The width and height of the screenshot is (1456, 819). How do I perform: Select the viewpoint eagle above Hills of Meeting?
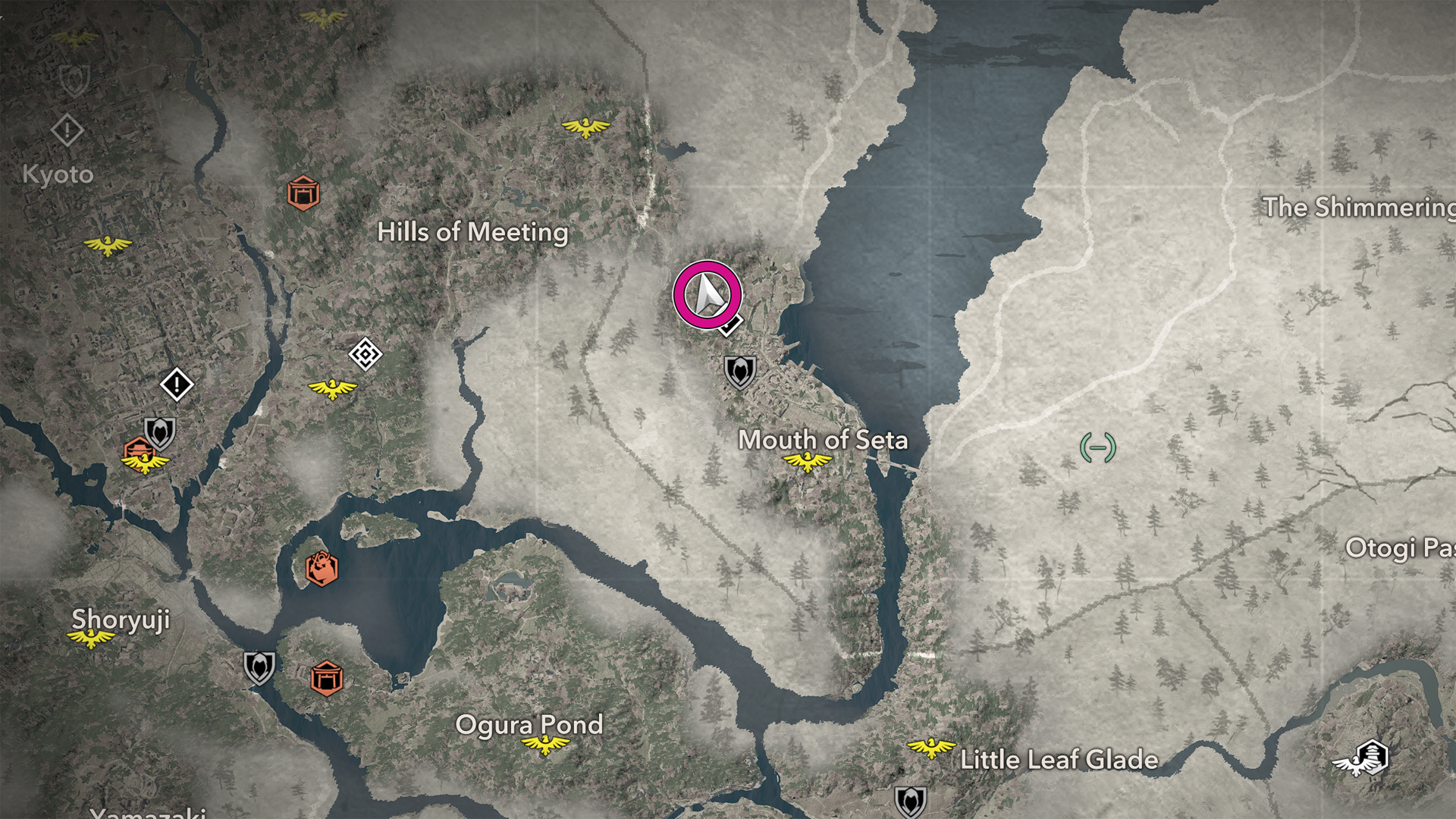pos(585,127)
